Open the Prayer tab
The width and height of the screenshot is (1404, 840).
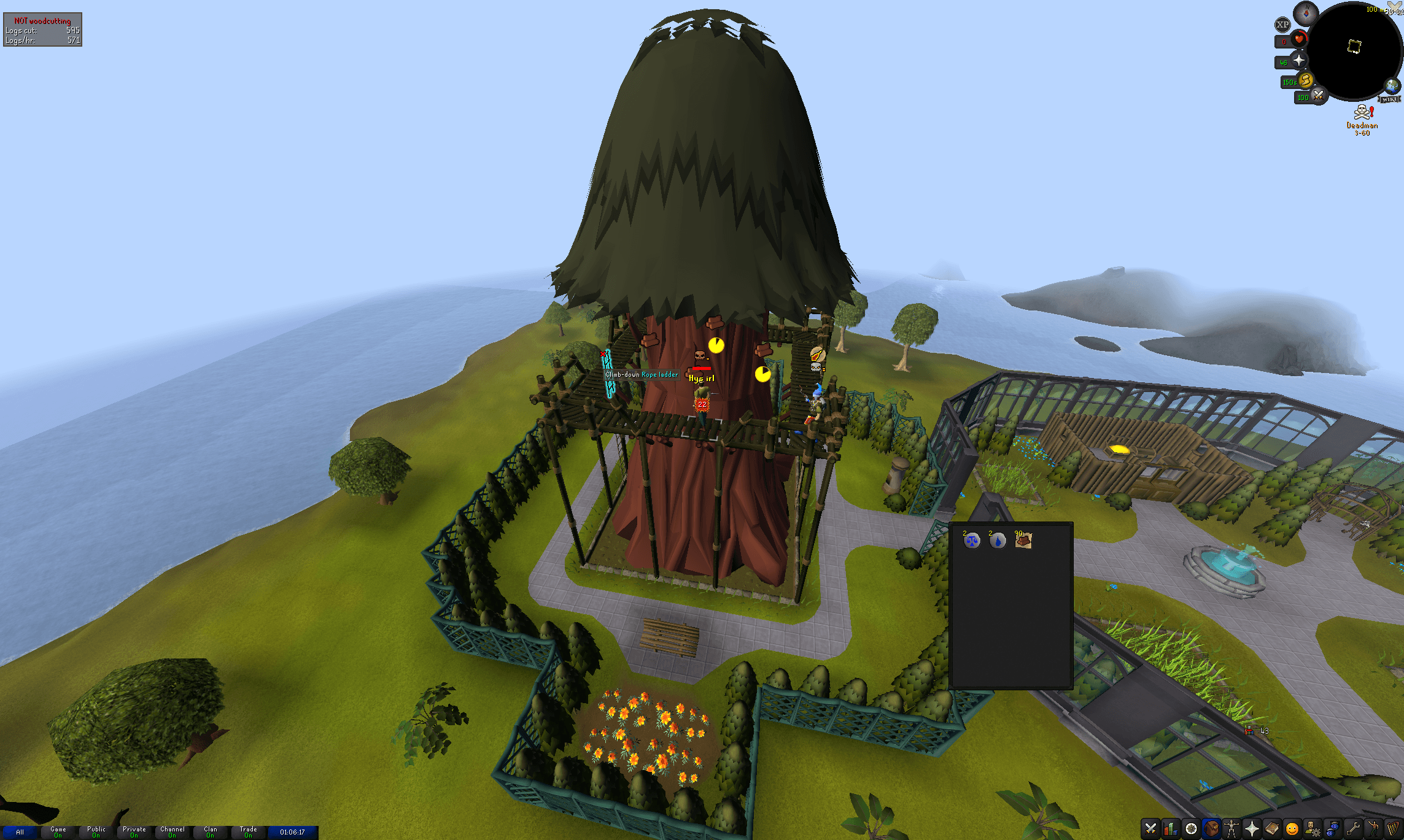tap(1252, 829)
